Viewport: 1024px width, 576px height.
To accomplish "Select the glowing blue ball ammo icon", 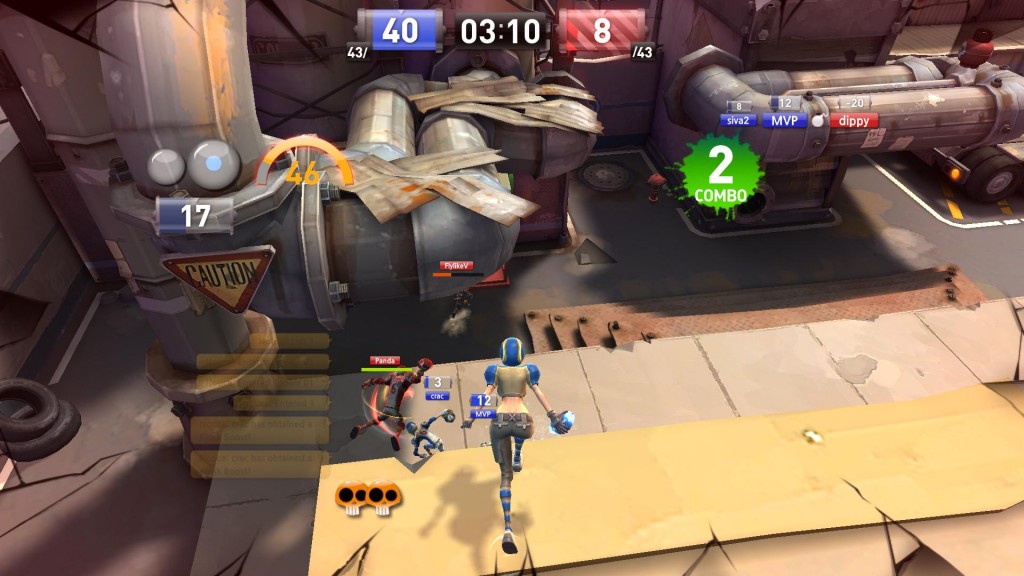I will click(213, 163).
